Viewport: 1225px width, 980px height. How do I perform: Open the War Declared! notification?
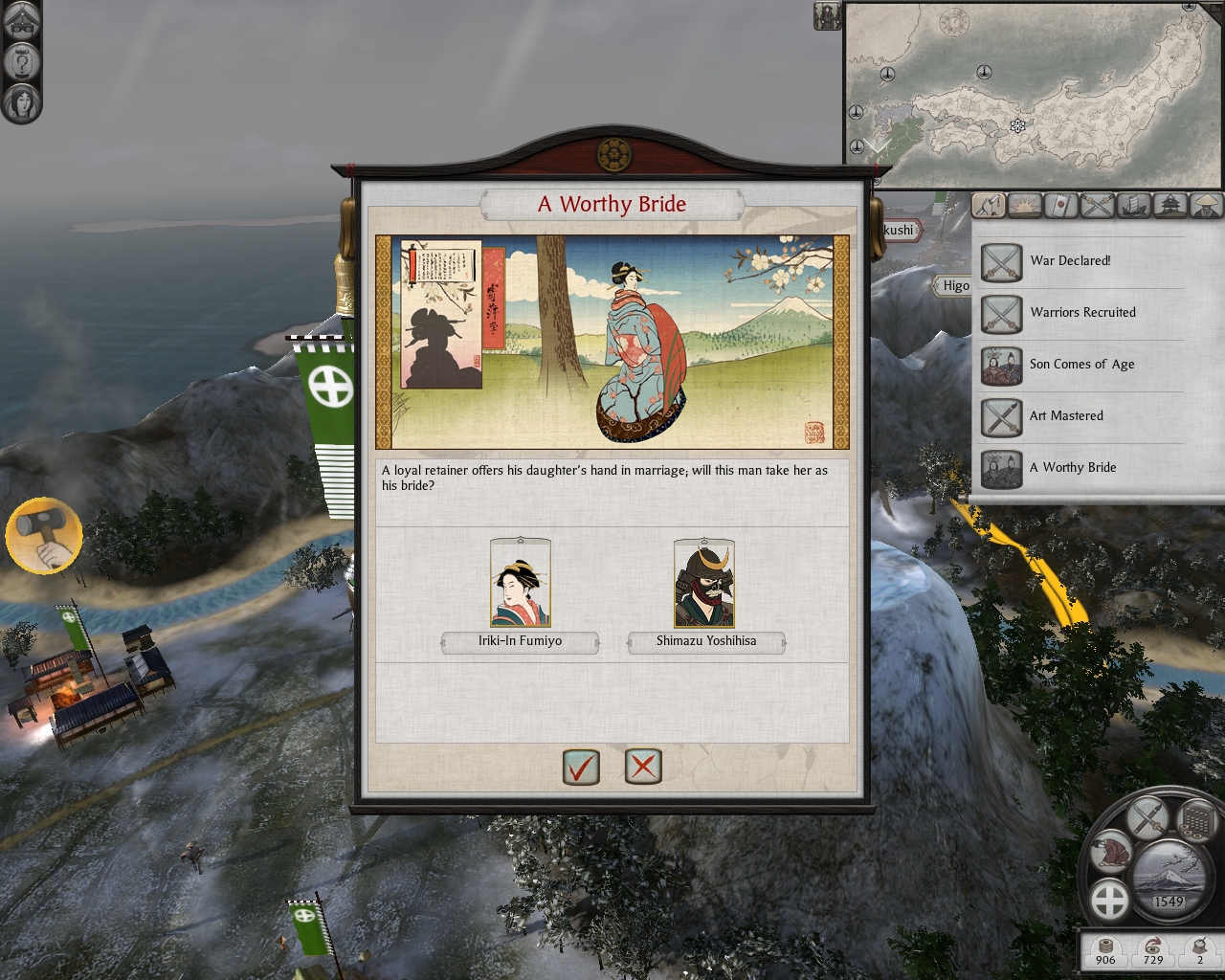coord(1002,261)
